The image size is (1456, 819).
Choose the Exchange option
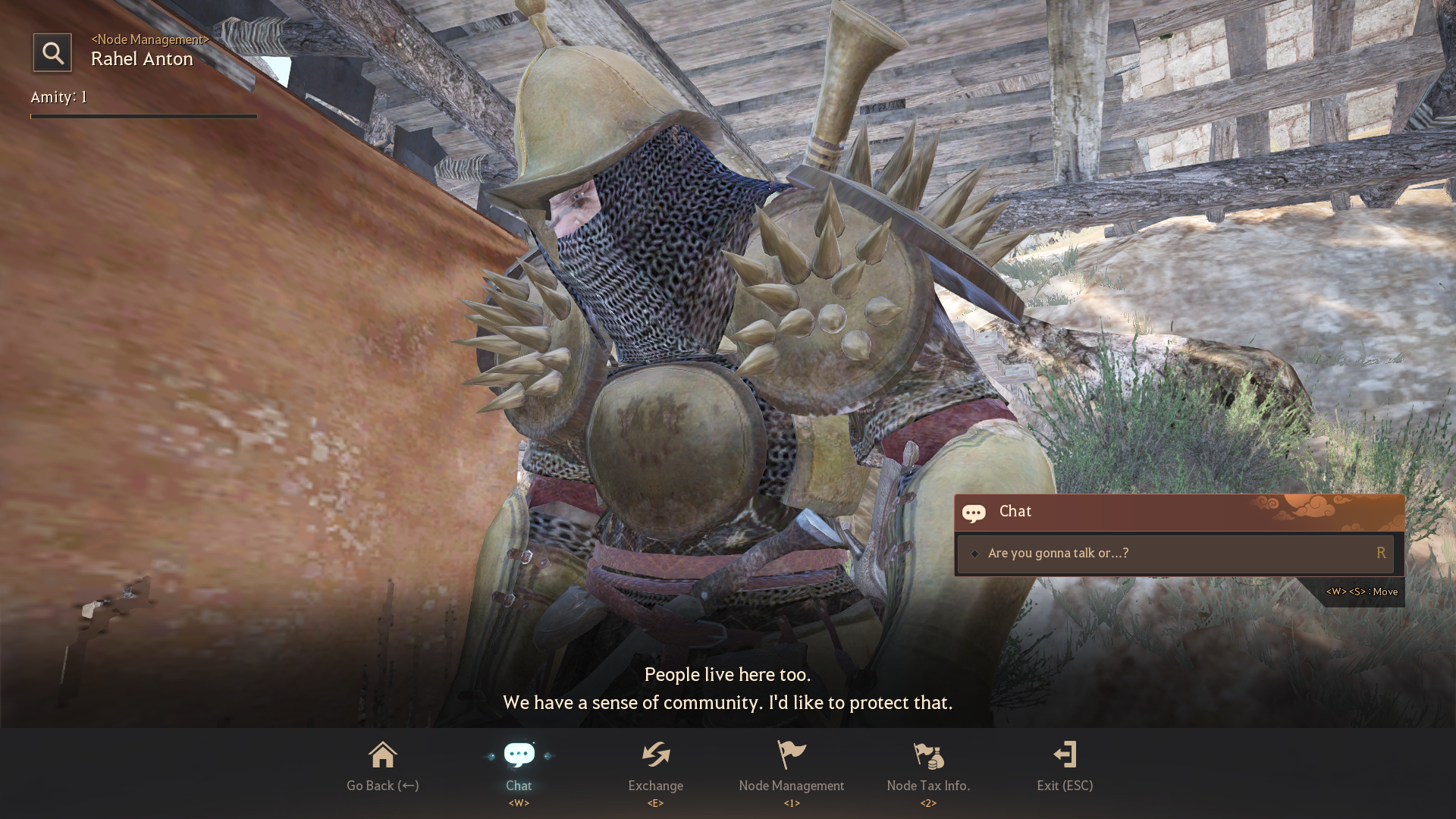click(x=655, y=767)
